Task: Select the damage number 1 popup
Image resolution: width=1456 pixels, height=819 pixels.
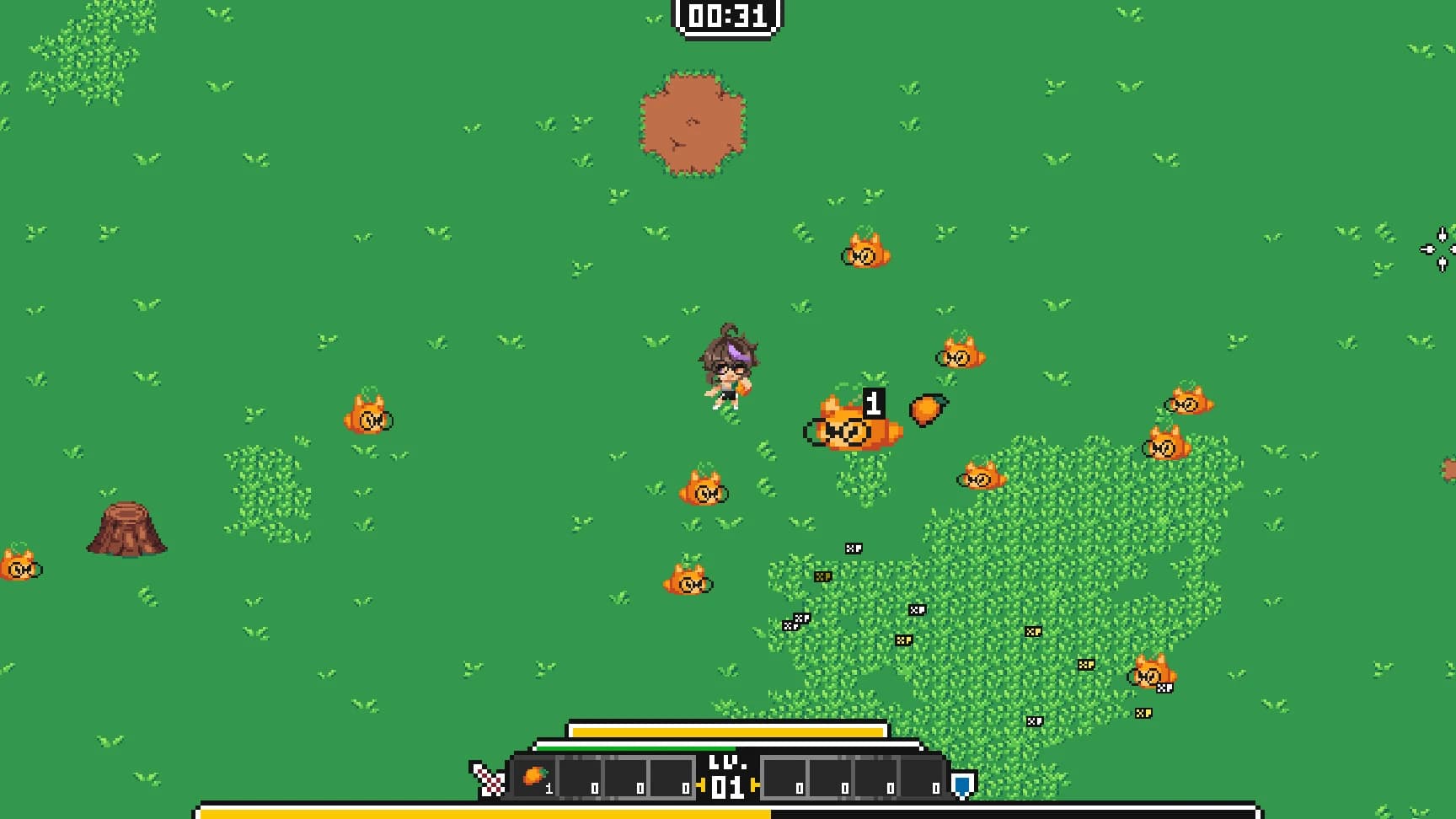Action: pos(874,402)
